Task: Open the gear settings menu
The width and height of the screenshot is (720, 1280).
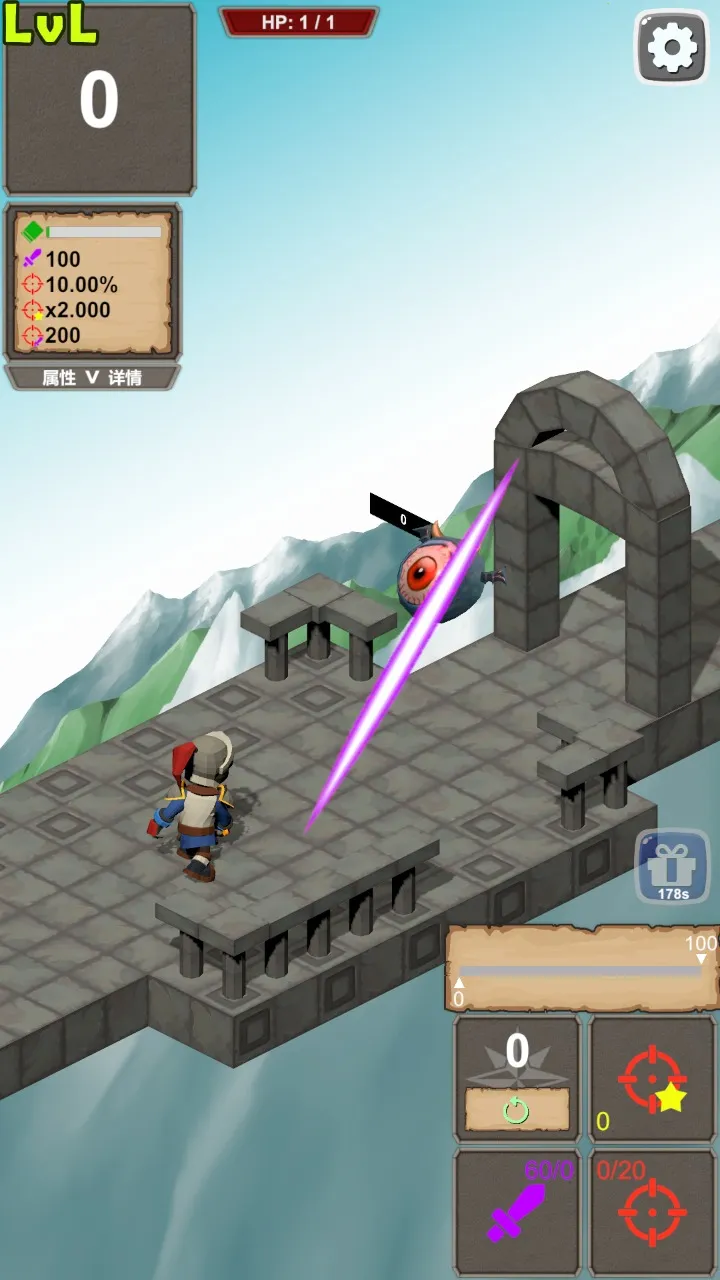Action: coord(672,47)
